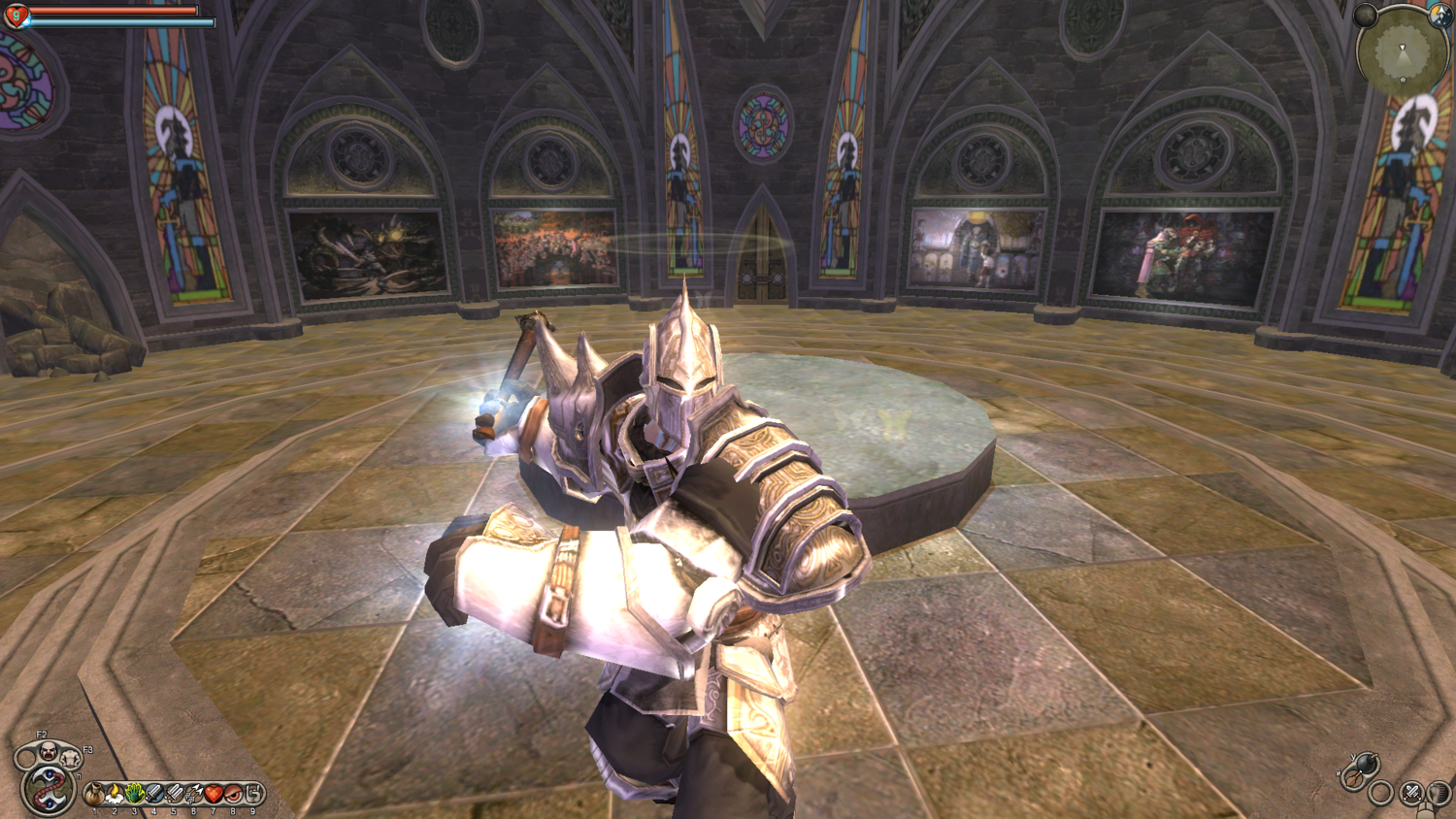The width and height of the screenshot is (1456, 819).
Task: Choose the crossed swords combat icon
Action: 1411,793
